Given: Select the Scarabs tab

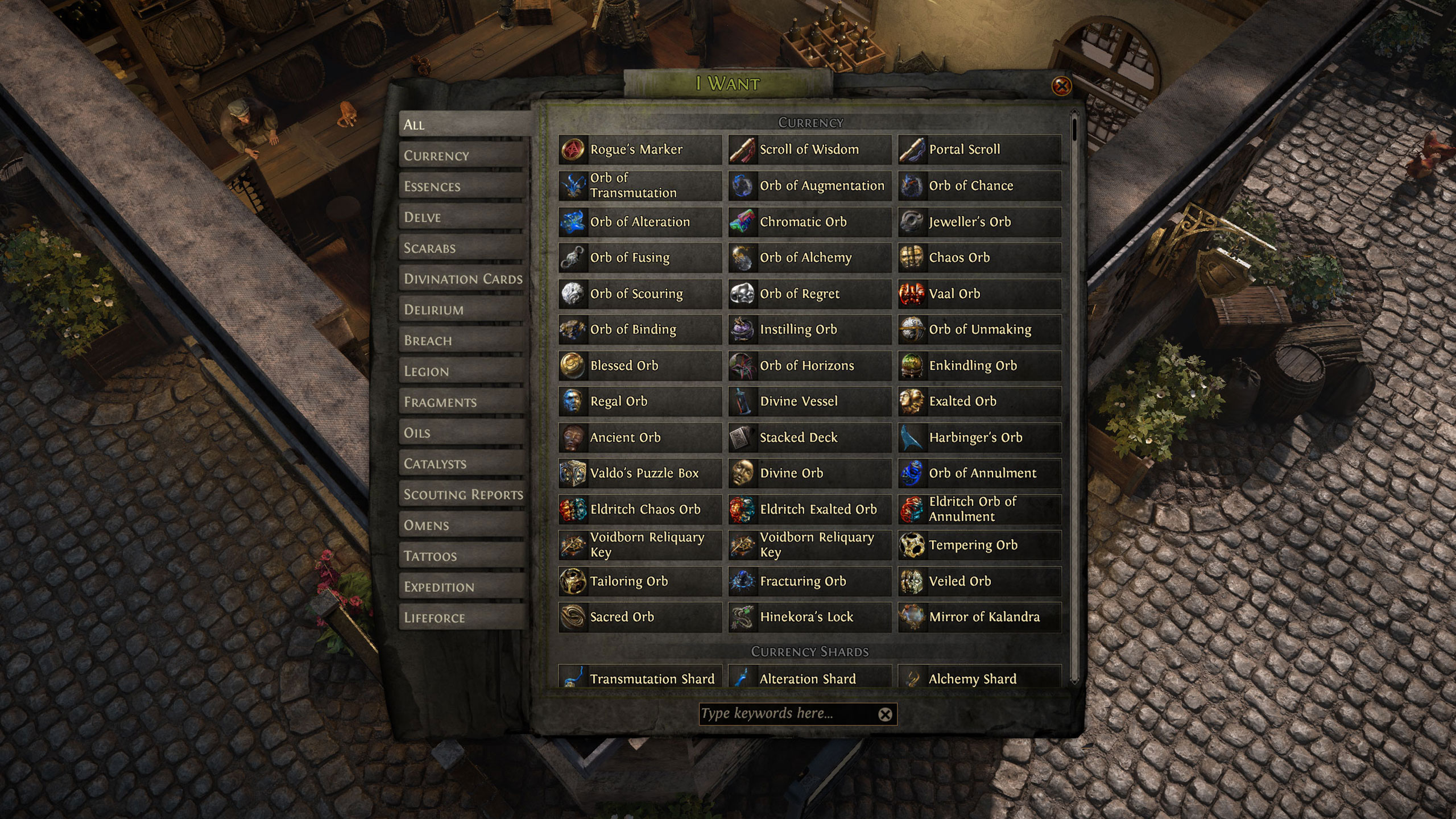Looking at the screenshot, I should [462, 248].
